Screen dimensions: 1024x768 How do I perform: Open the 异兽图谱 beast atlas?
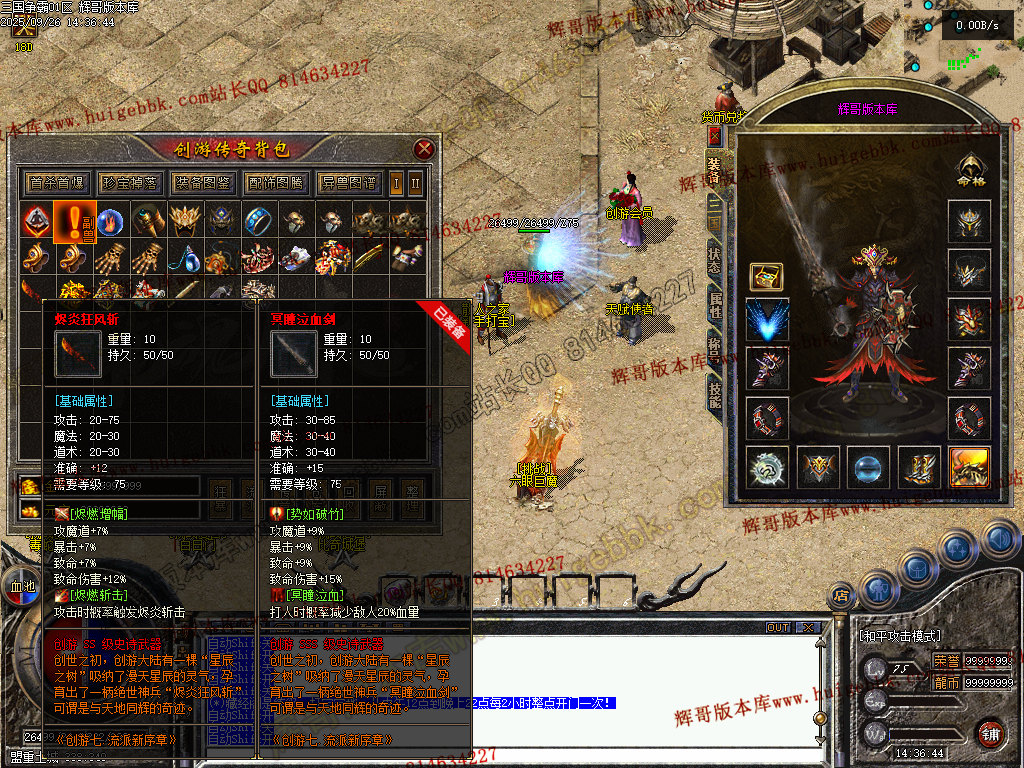348,183
